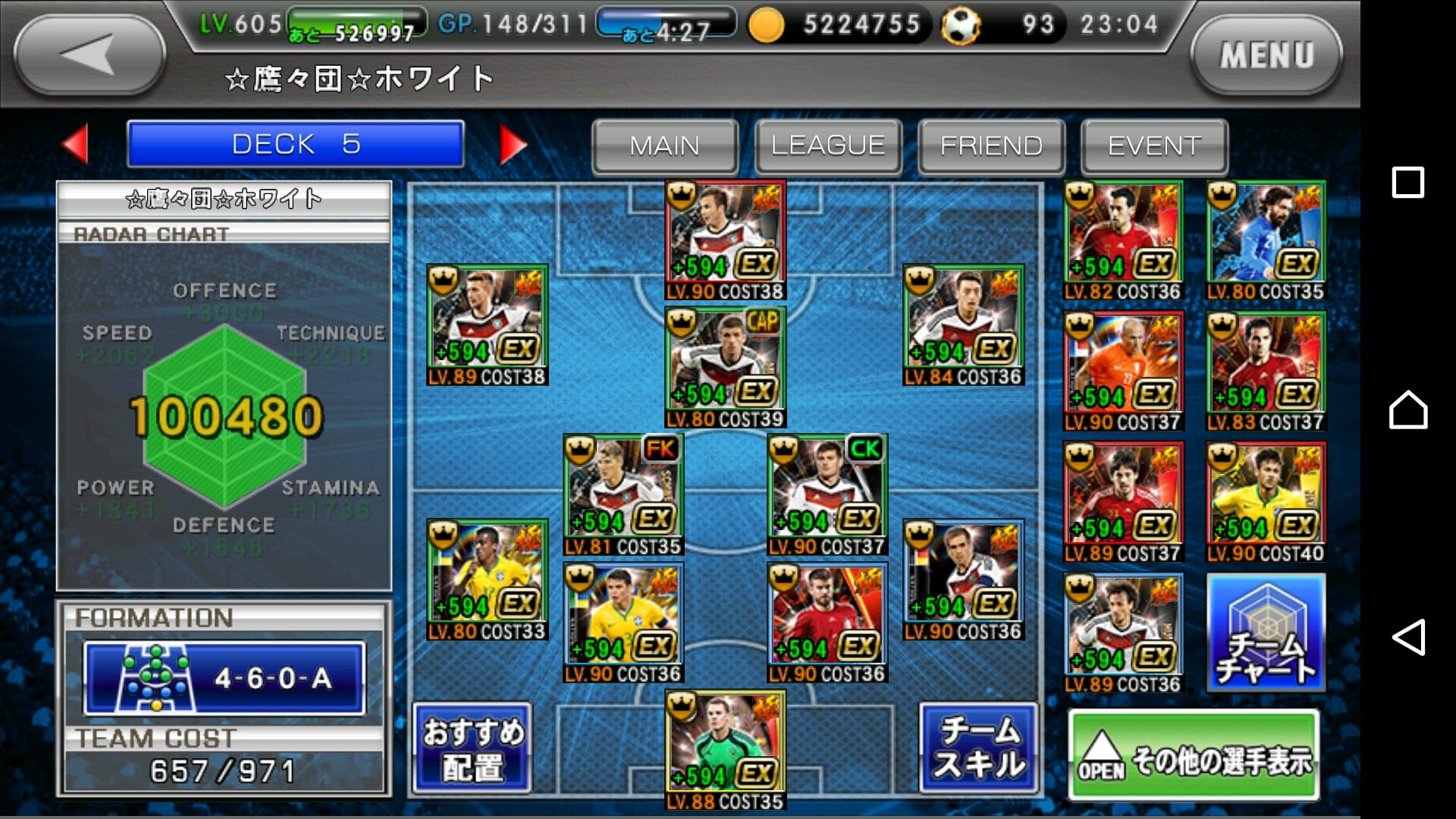Image resolution: width=1456 pixels, height=819 pixels.
Task: Select the CK corner kick taker card
Action: (827, 494)
